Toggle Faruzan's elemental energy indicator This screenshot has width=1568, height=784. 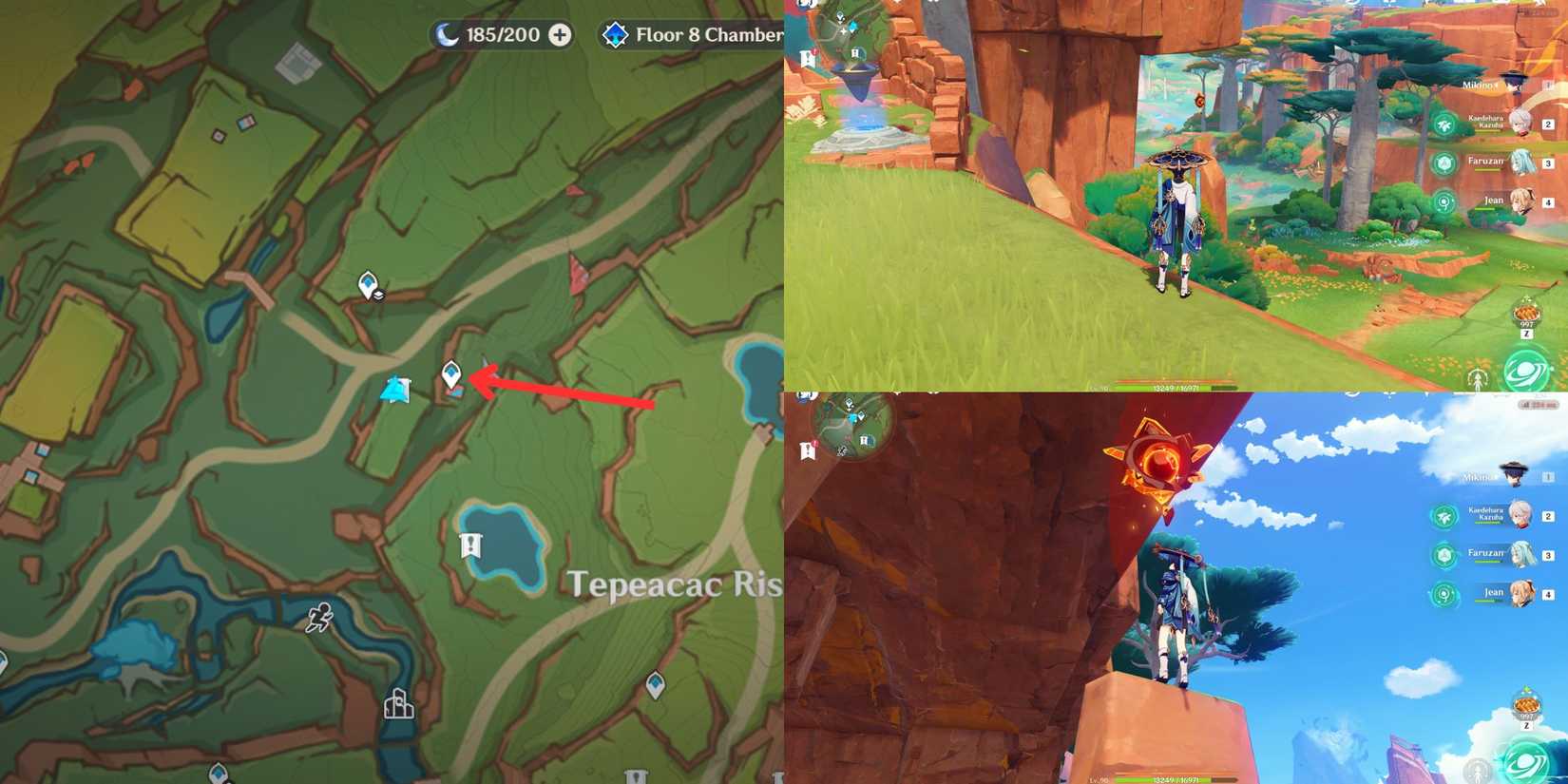[1444, 164]
